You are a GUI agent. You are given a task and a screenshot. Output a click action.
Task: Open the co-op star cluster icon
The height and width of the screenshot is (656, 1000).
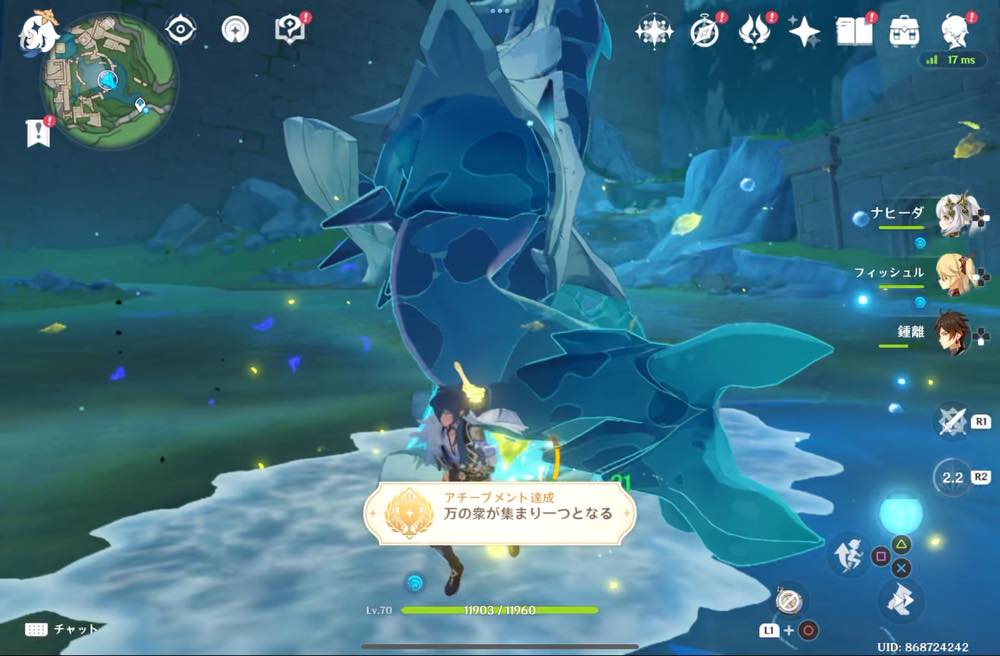coord(654,32)
